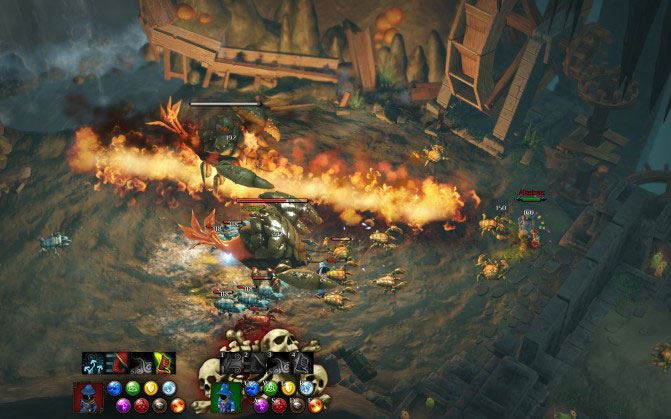
Task: Pick the green-portrait wizard's orange fire element
Action: tap(316, 405)
